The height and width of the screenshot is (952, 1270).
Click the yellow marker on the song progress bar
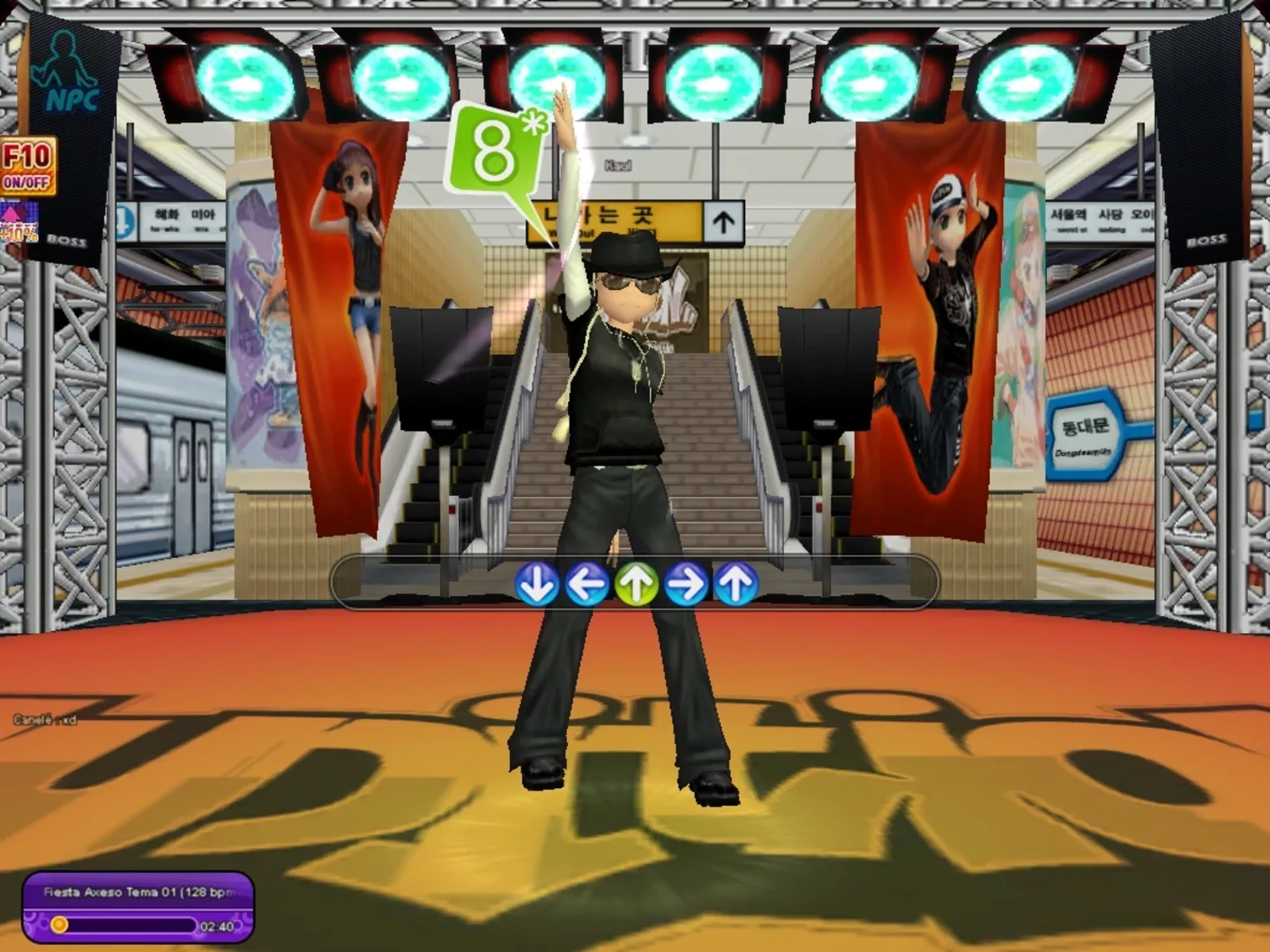(x=60, y=924)
